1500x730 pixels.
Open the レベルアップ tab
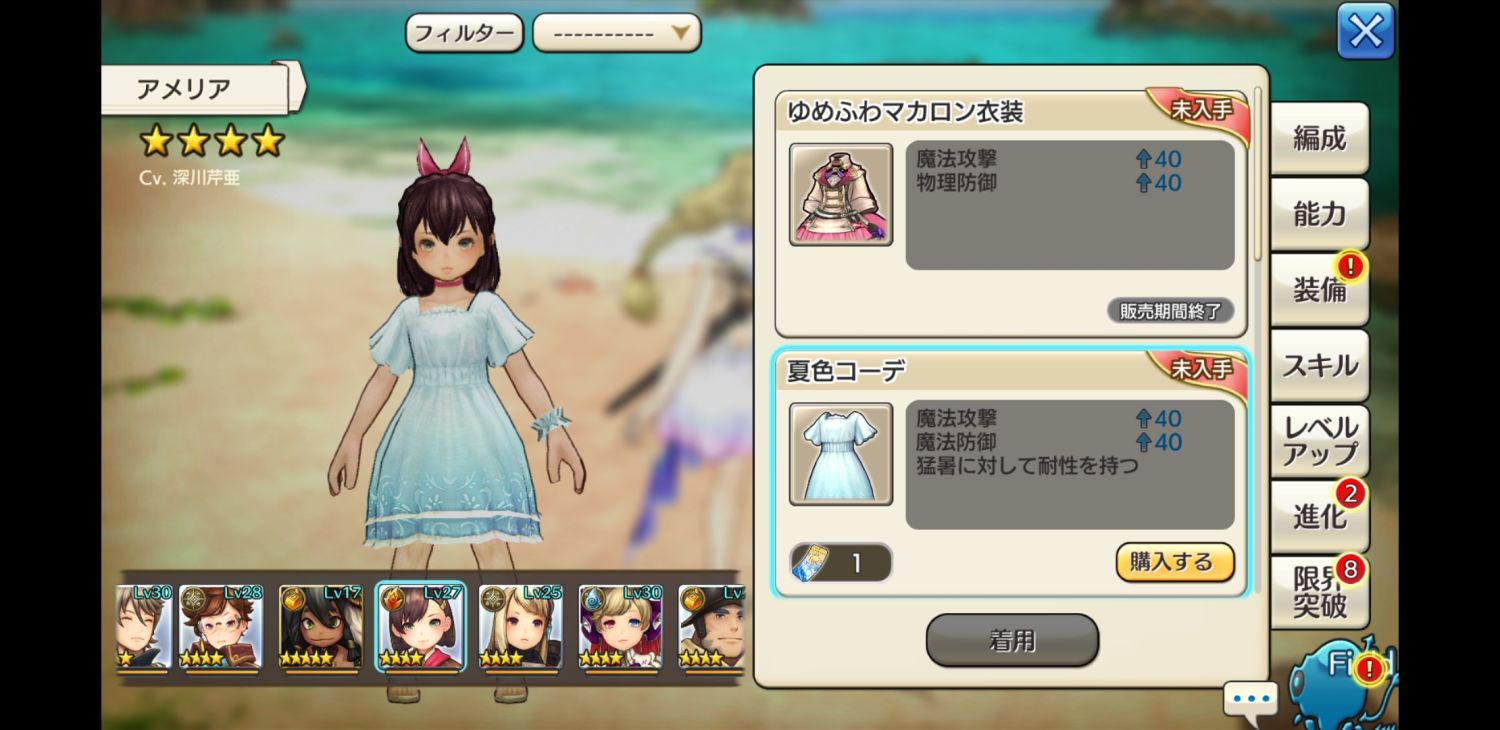(1319, 441)
